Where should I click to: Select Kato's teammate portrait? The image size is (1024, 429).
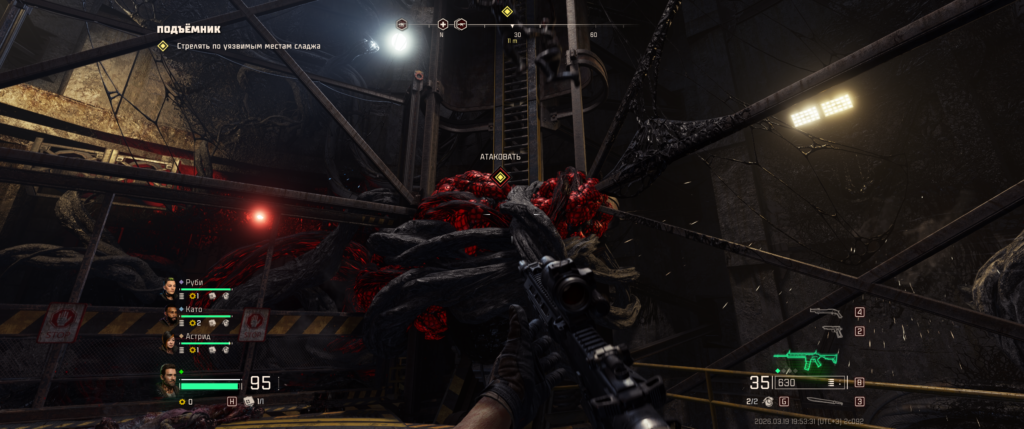click(169, 317)
